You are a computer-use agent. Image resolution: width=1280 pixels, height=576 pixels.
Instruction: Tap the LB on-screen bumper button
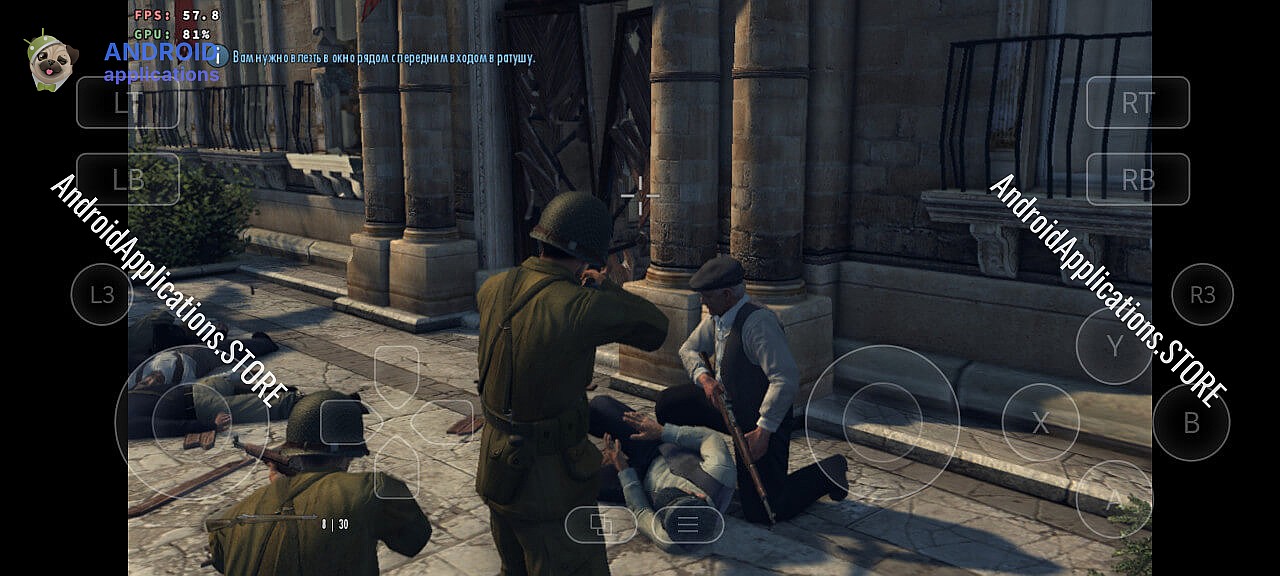127,179
